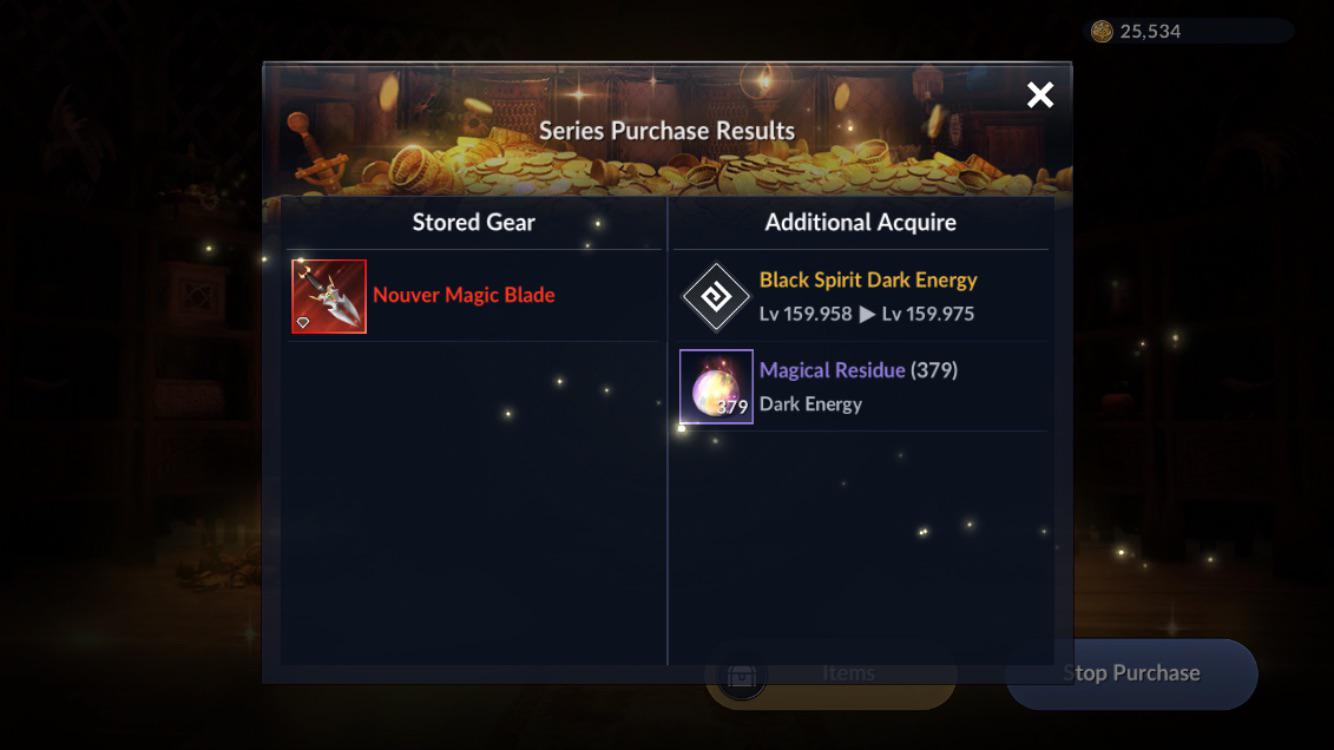Click the Series Purchase Results title
The width and height of the screenshot is (1334, 750).
coord(666,129)
